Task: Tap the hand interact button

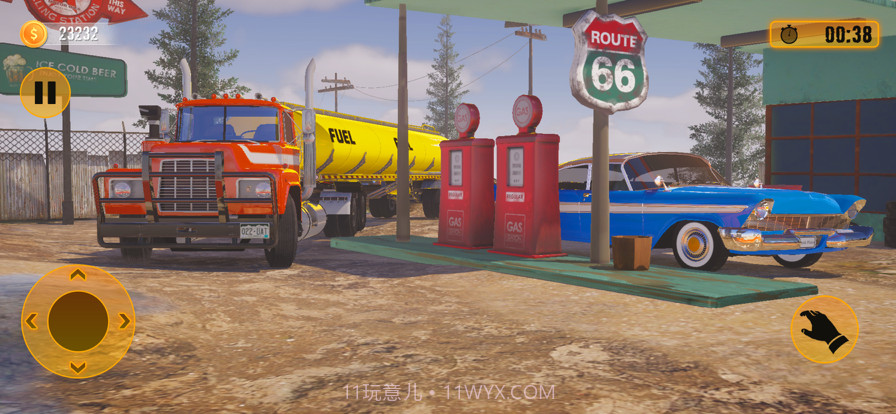Action: tap(824, 330)
